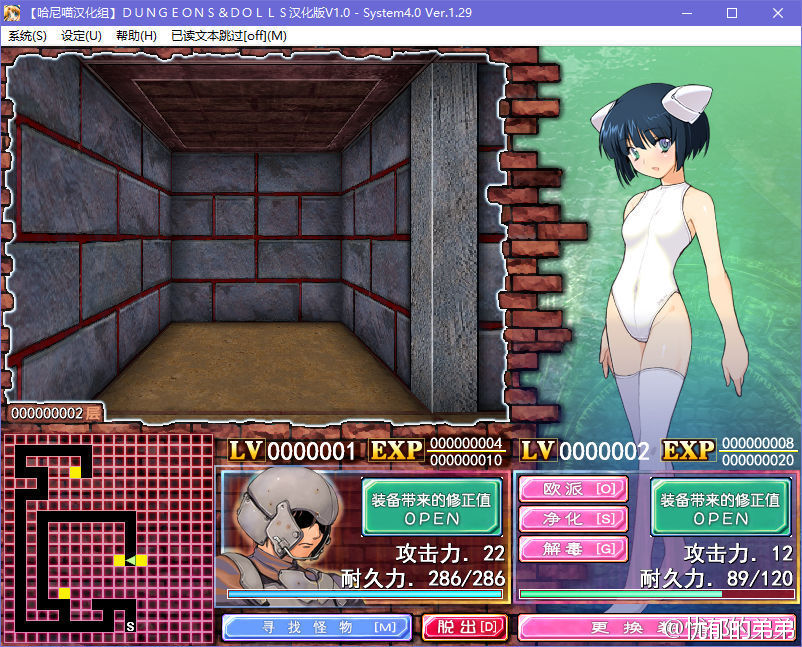The image size is (802, 647).
Task: Open the soldier's equipment modifier panel
Action: (432, 507)
